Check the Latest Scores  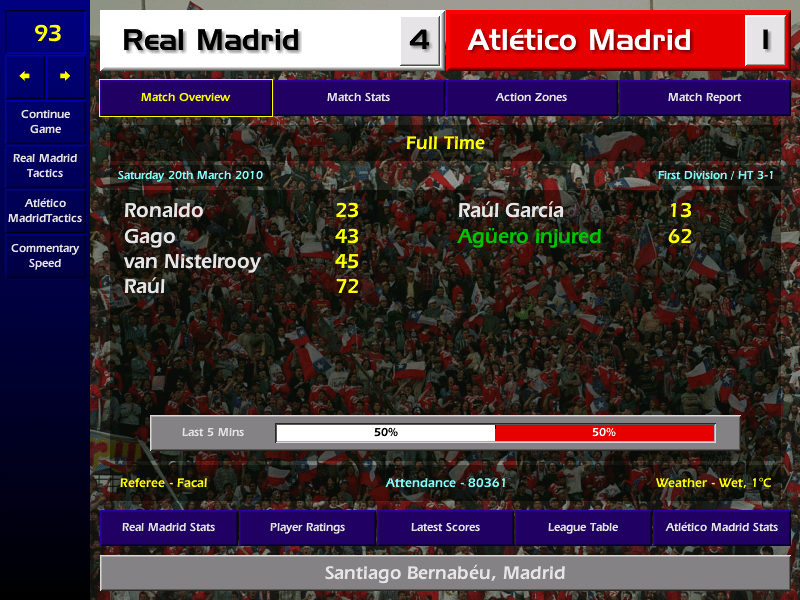[445, 527]
